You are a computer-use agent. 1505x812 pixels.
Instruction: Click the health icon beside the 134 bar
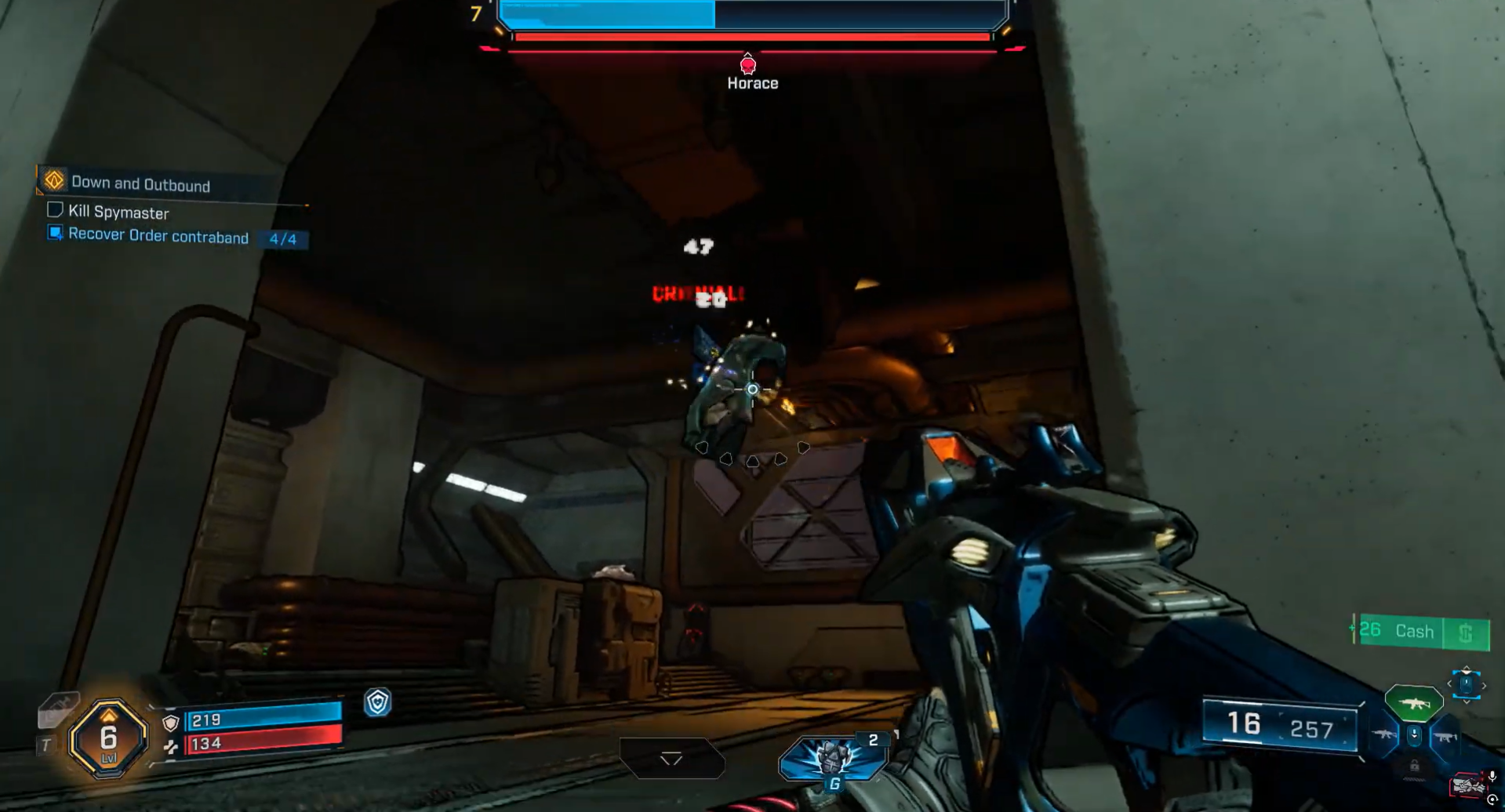point(171,749)
